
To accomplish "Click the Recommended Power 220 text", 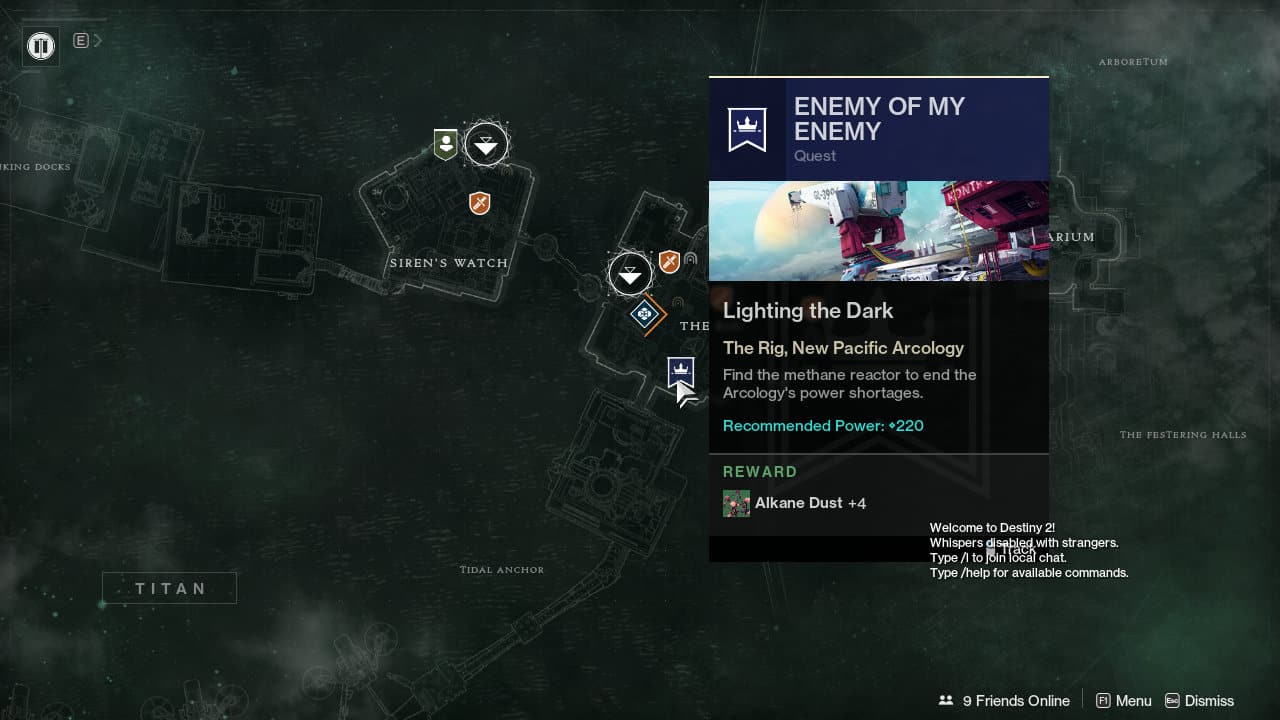I will pyautogui.click(x=822, y=425).
